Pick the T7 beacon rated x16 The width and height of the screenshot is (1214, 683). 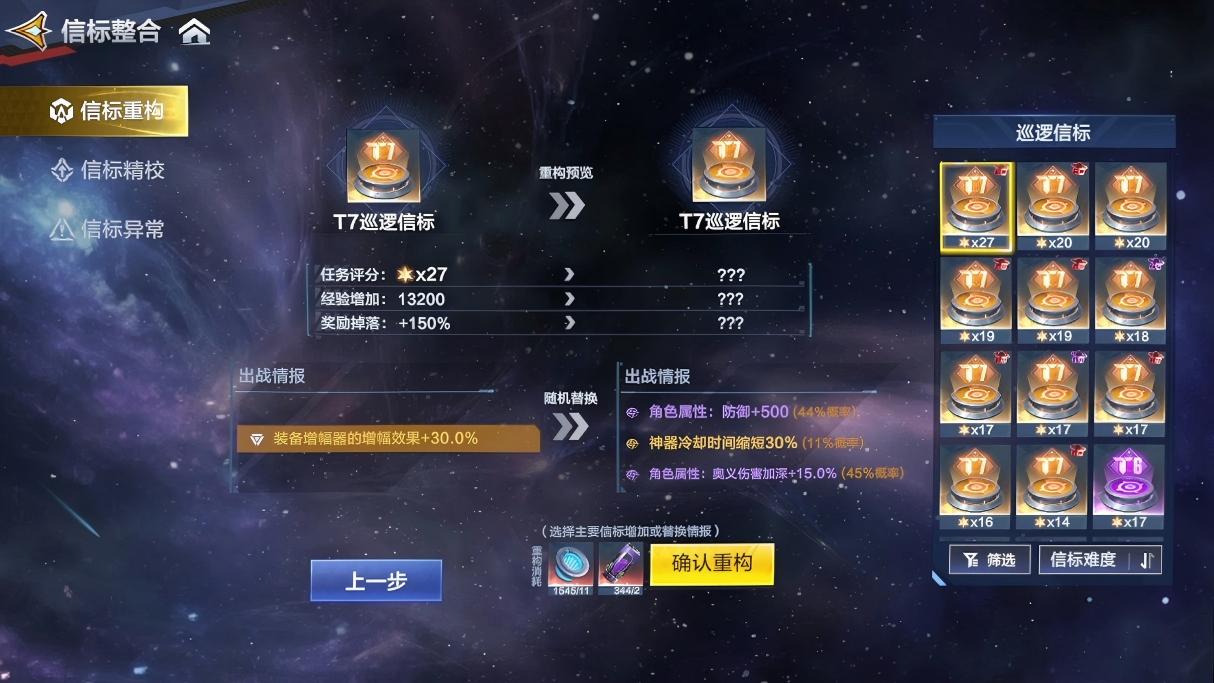click(976, 487)
